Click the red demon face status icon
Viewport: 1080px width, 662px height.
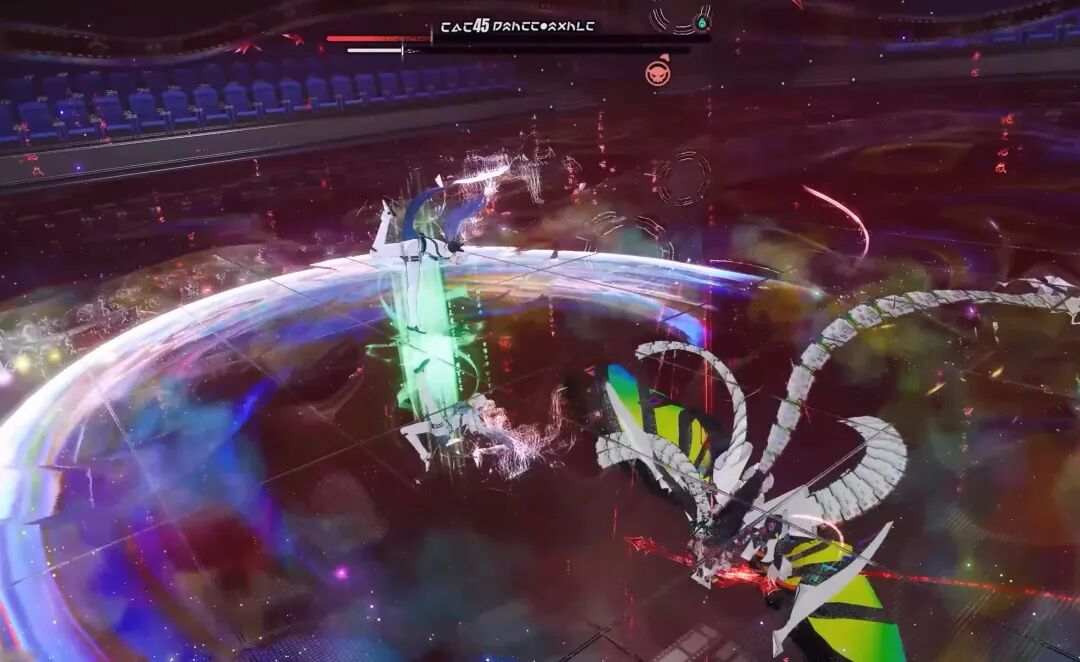pyautogui.click(x=658, y=72)
